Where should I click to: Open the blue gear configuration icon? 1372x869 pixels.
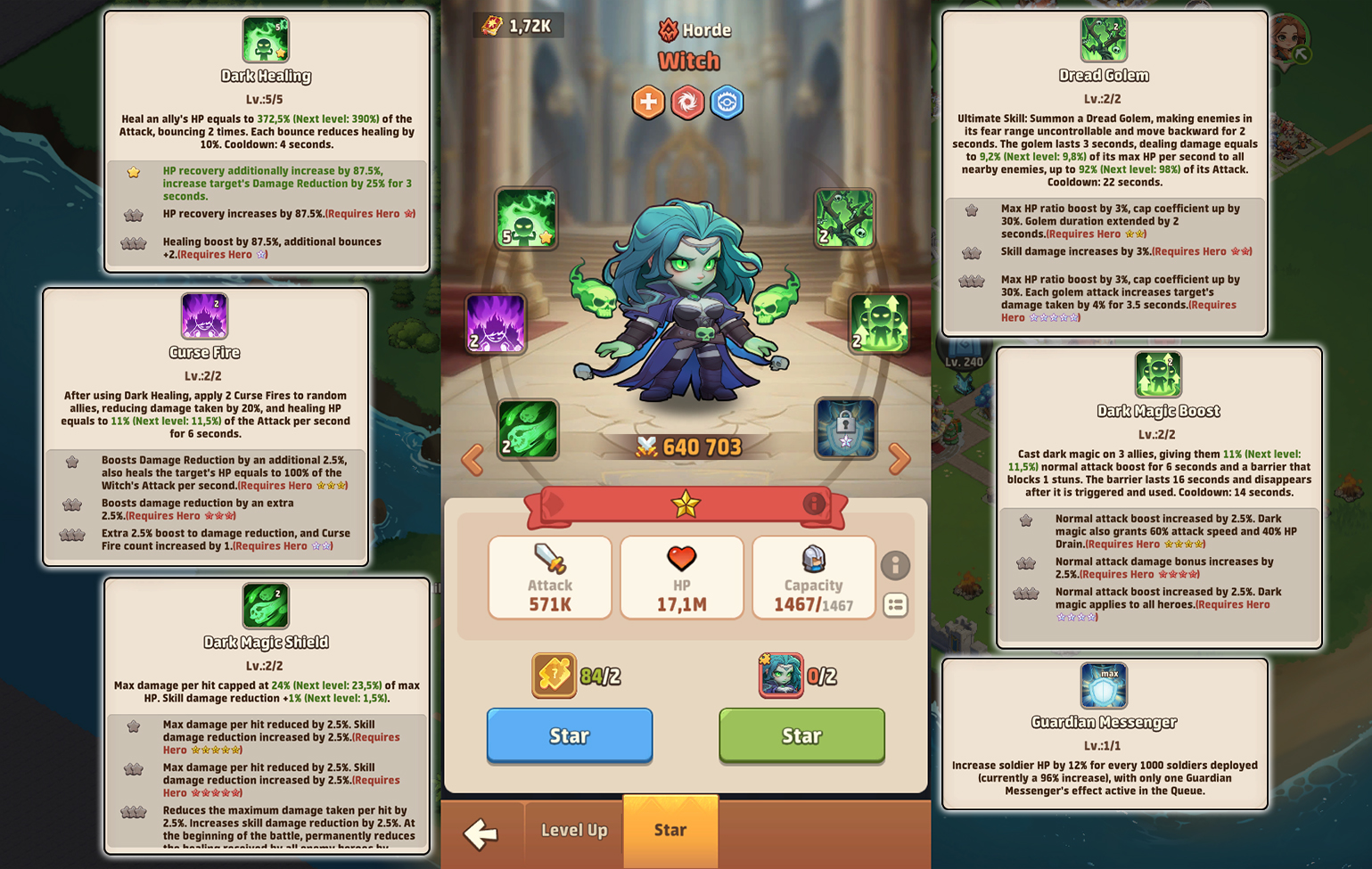(727, 102)
